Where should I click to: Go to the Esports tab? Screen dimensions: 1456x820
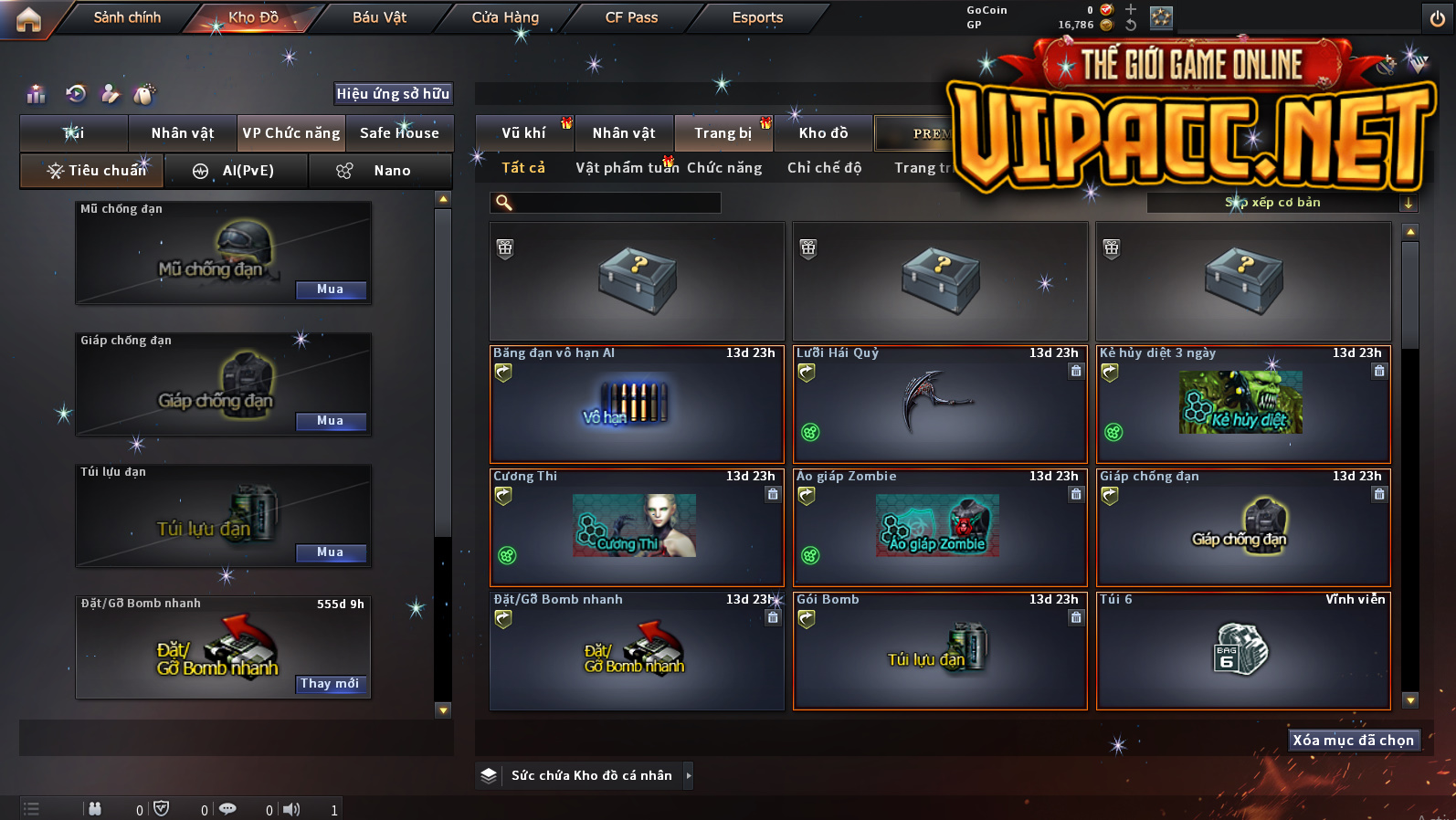tap(757, 17)
